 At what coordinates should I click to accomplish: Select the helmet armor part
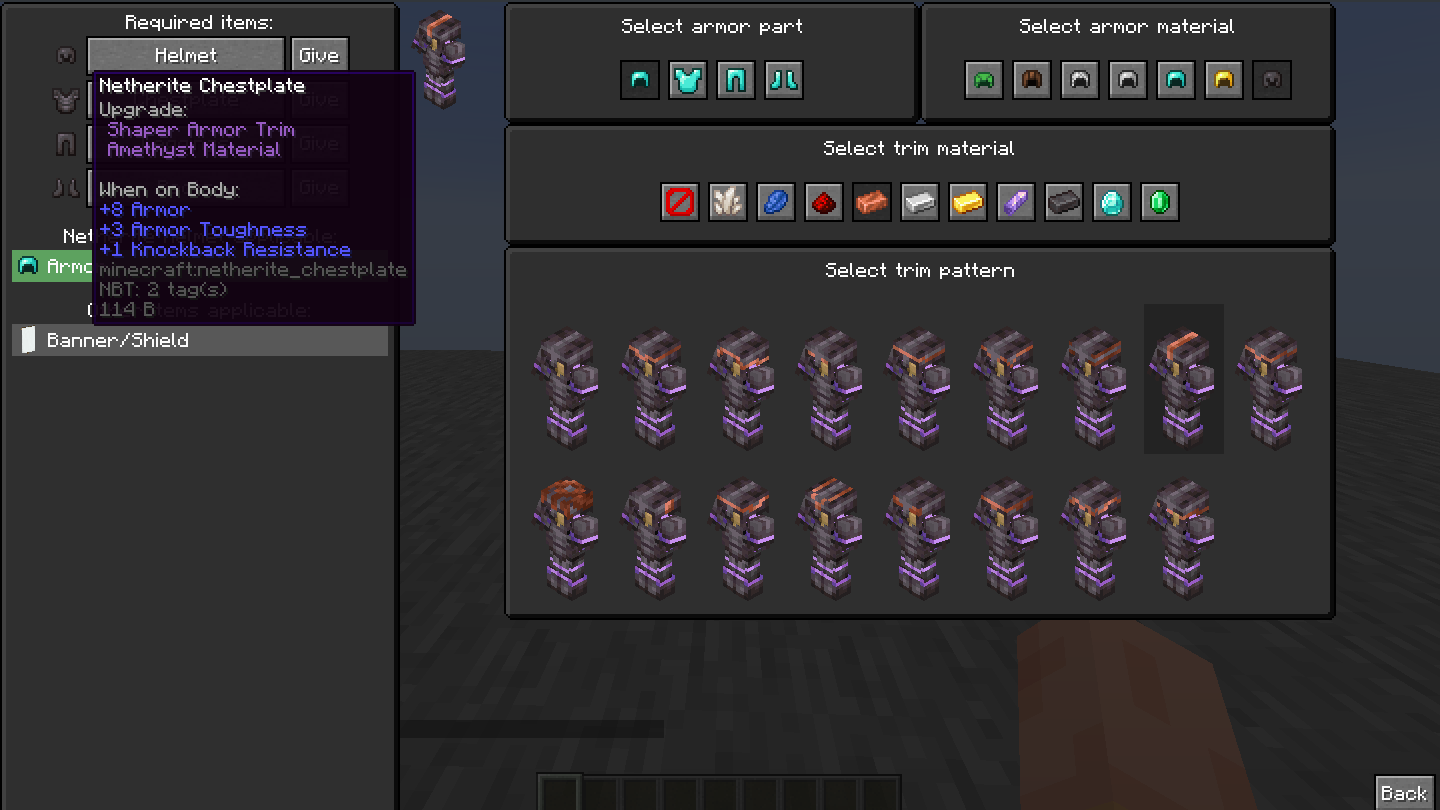[x=640, y=80]
